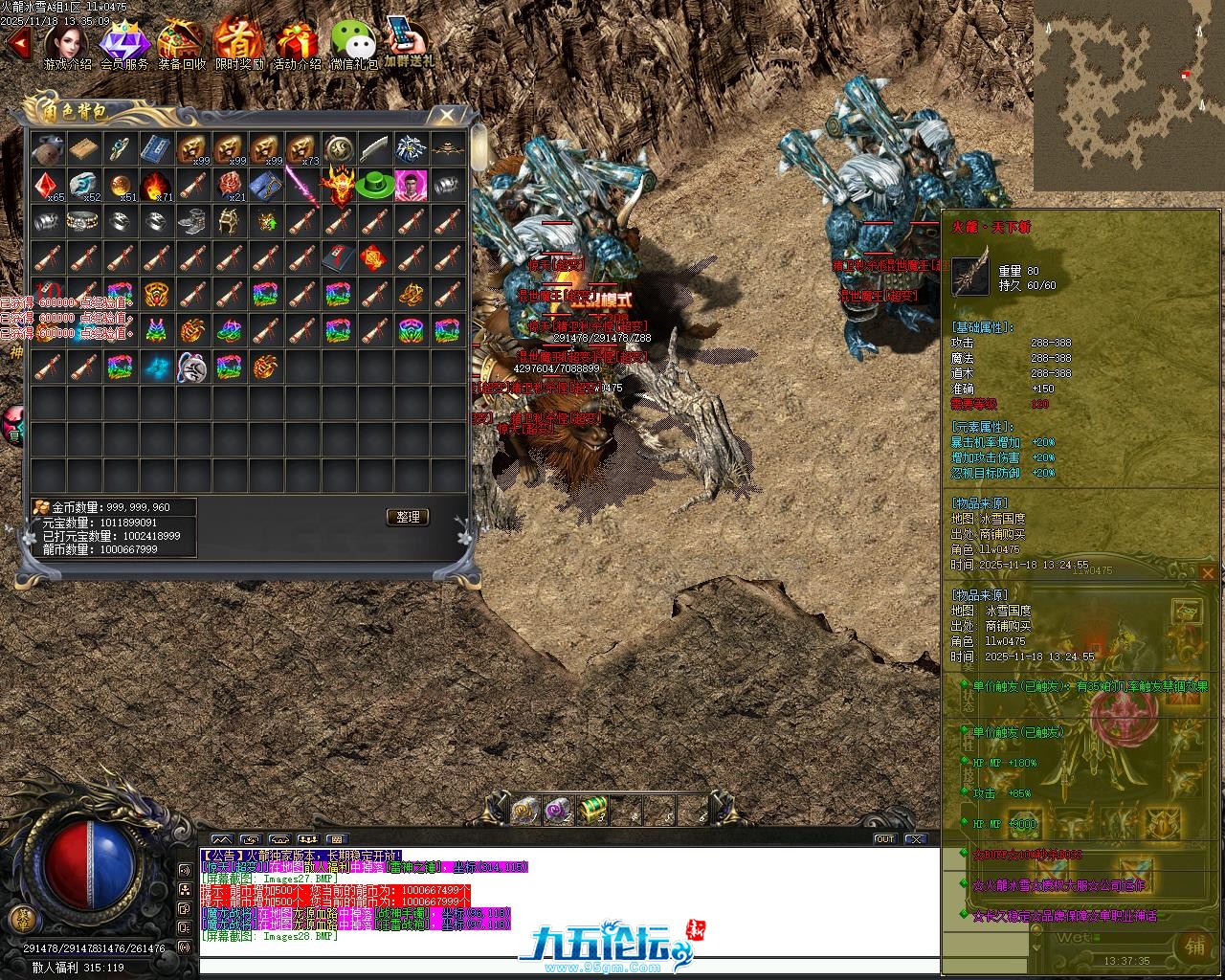Close the character equipment panel
Screen dimensions: 1225x980
(x=1208, y=573)
